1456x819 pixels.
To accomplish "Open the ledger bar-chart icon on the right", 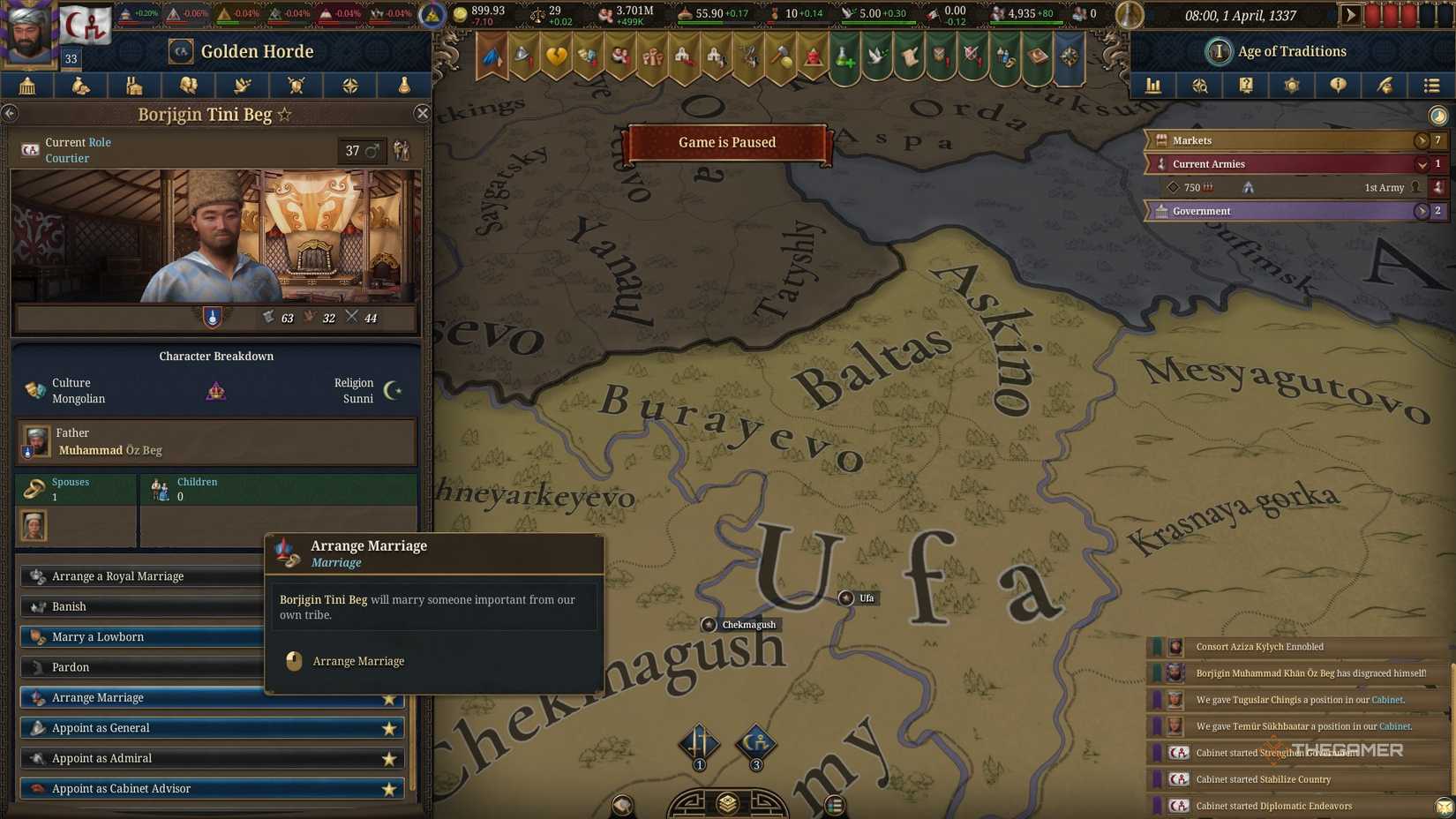I will pos(1153,86).
